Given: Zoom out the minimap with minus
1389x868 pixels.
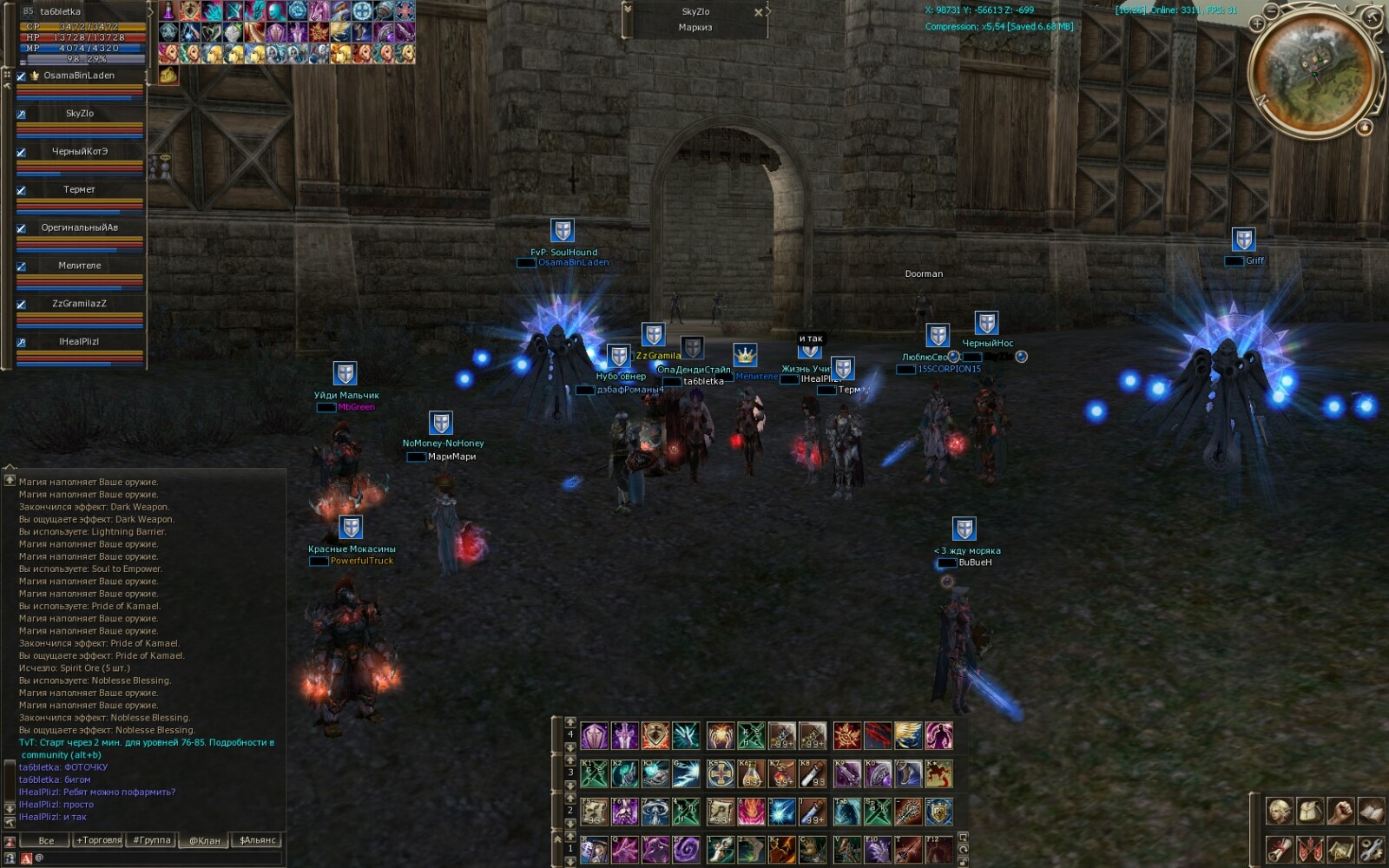Looking at the screenshot, I should [x=1272, y=11].
